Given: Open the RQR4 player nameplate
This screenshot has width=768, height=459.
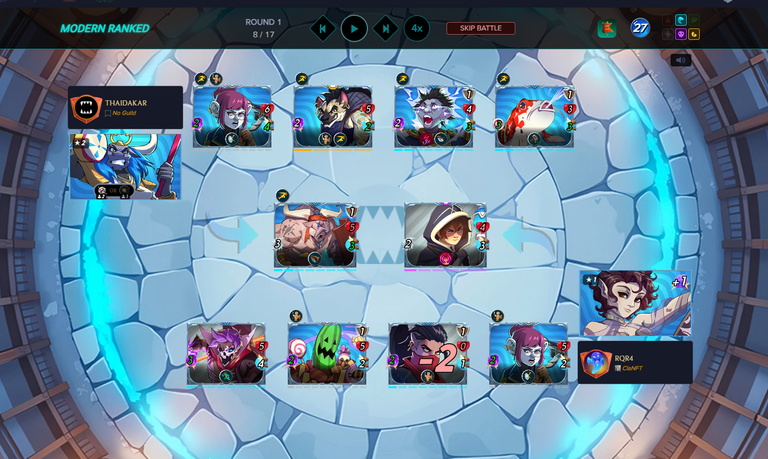Looking at the screenshot, I should click(x=635, y=362).
